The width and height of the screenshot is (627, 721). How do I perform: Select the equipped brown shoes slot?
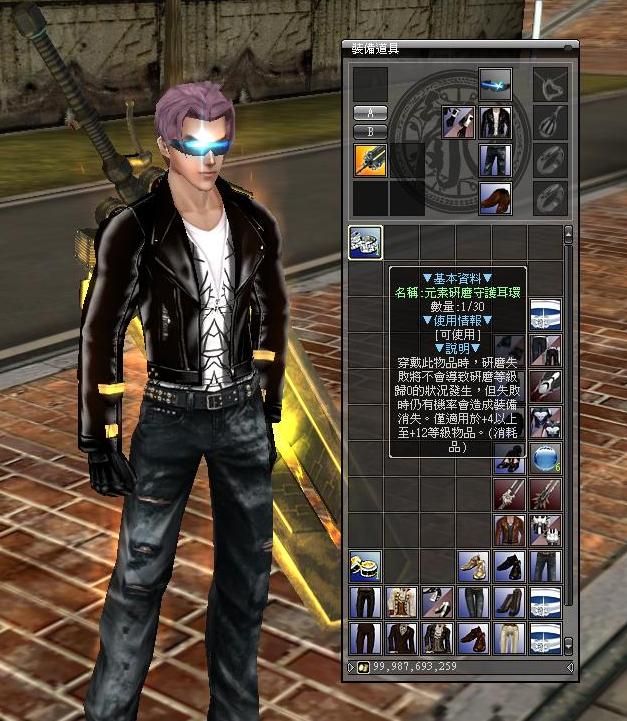pyautogui.click(x=495, y=196)
